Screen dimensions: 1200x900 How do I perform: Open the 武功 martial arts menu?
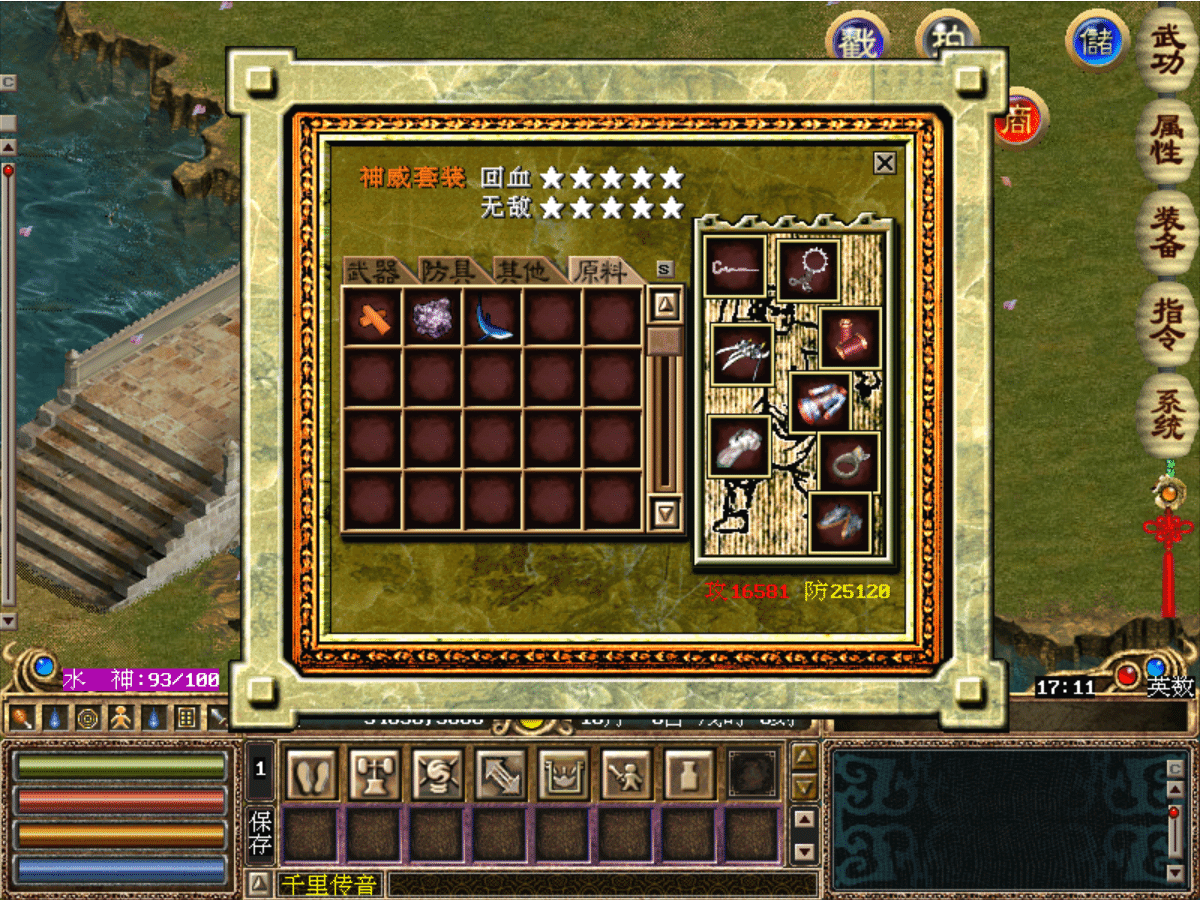coord(1167,50)
